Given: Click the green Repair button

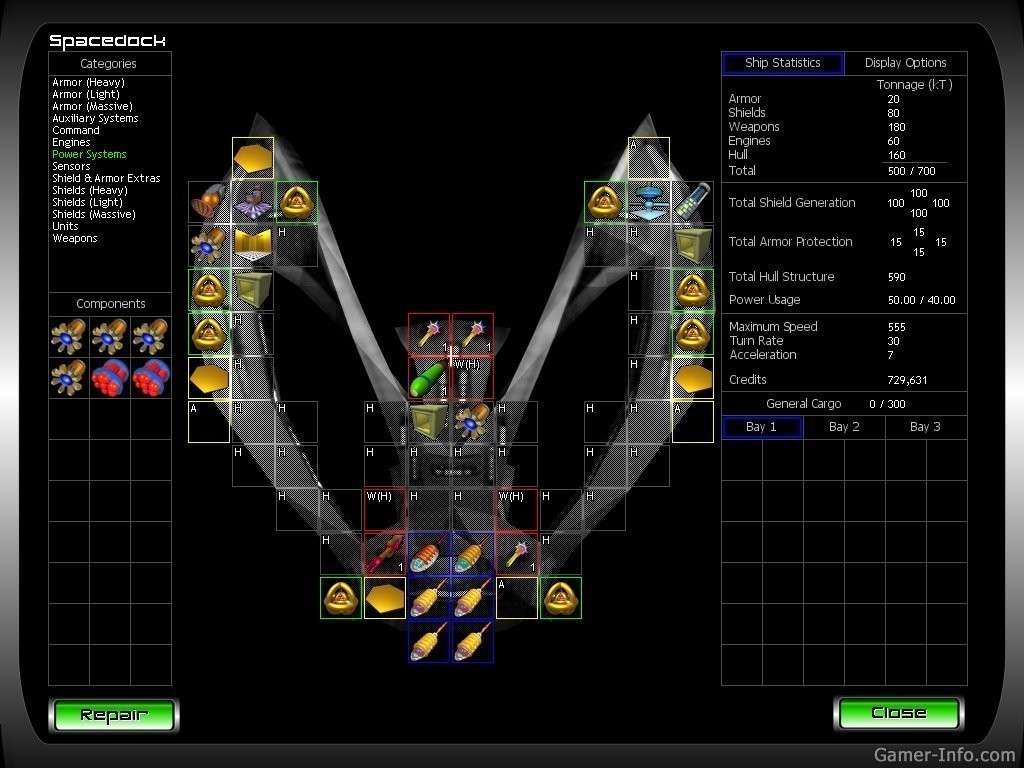Looking at the screenshot, I should point(113,714).
